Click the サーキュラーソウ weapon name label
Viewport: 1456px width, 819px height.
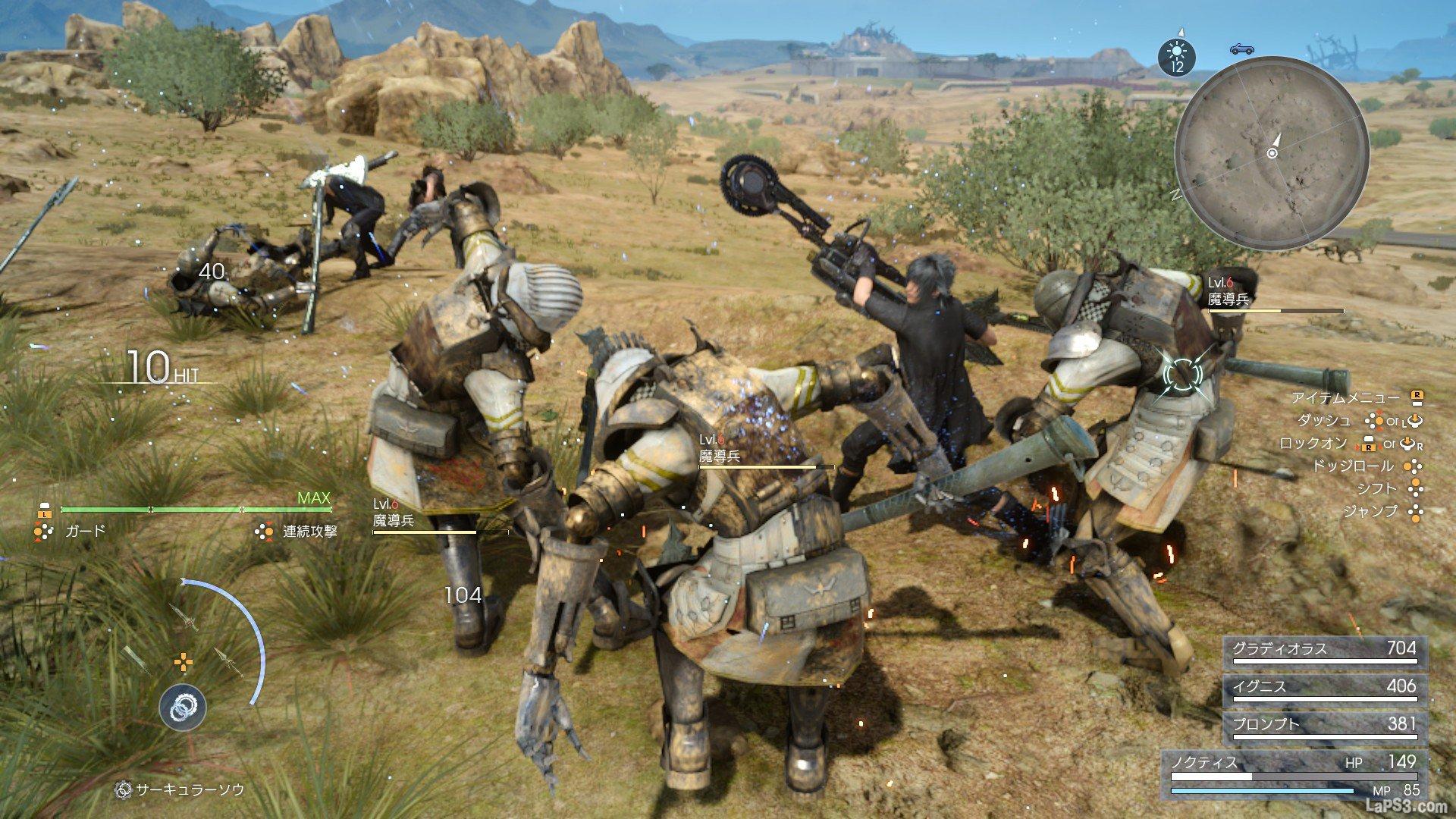tap(190, 790)
